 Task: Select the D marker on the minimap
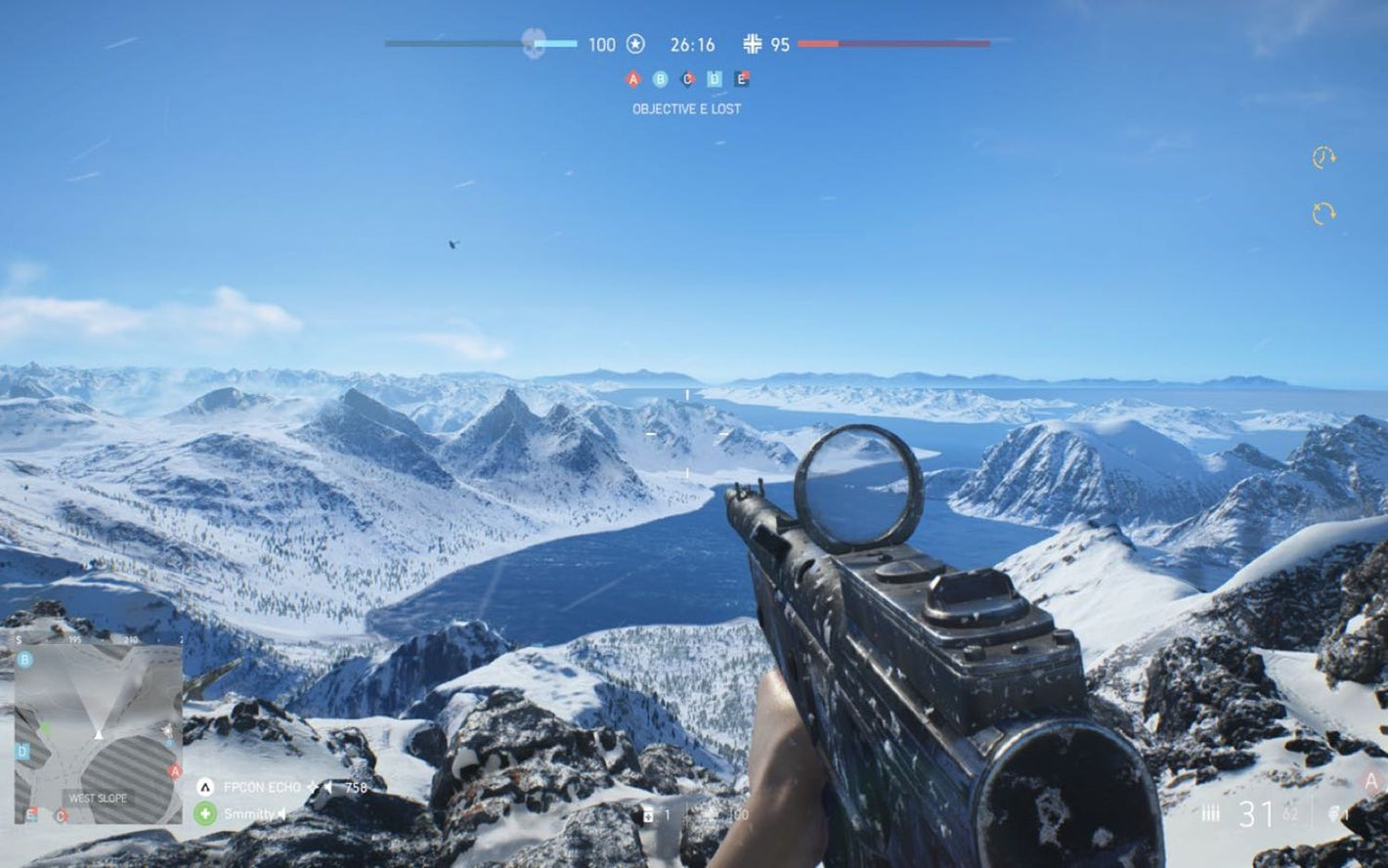coord(22,752)
